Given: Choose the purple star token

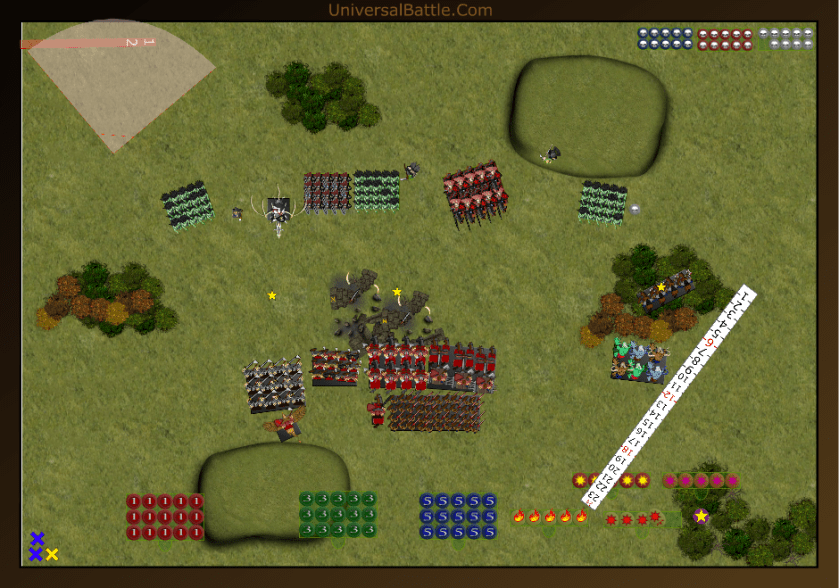Looking at the screenshot, I should point(701,516).
